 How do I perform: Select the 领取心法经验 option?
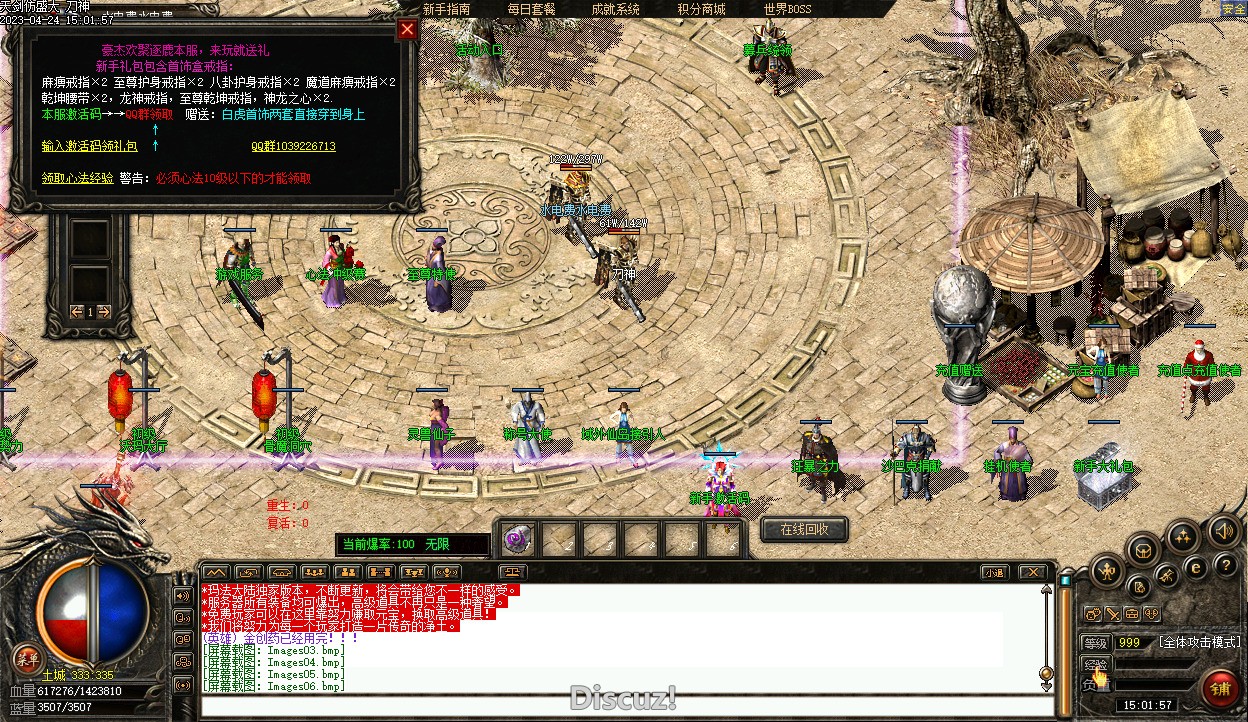[x=77, y=178]
